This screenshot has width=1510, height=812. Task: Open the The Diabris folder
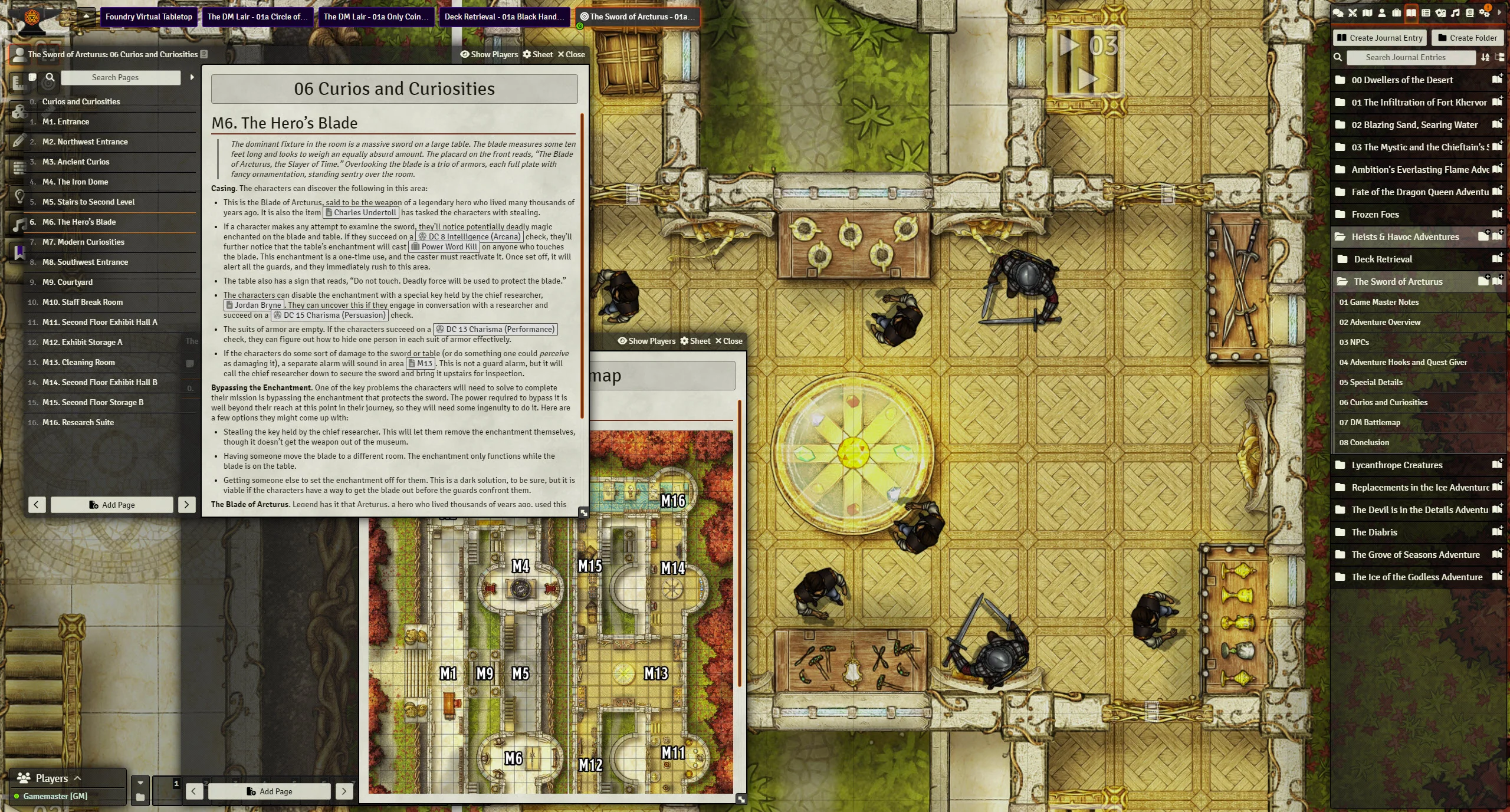click(x=1374, y=532)
